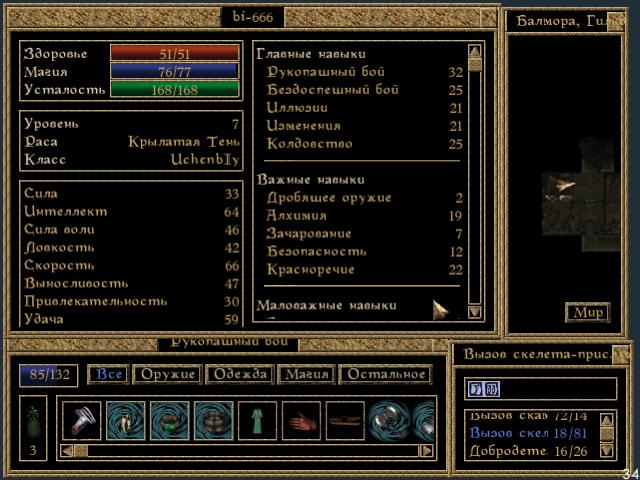Show all items with the Все filter
Image resolution: width=640 pixels, height=480 pixels.
tap(108, 375)
